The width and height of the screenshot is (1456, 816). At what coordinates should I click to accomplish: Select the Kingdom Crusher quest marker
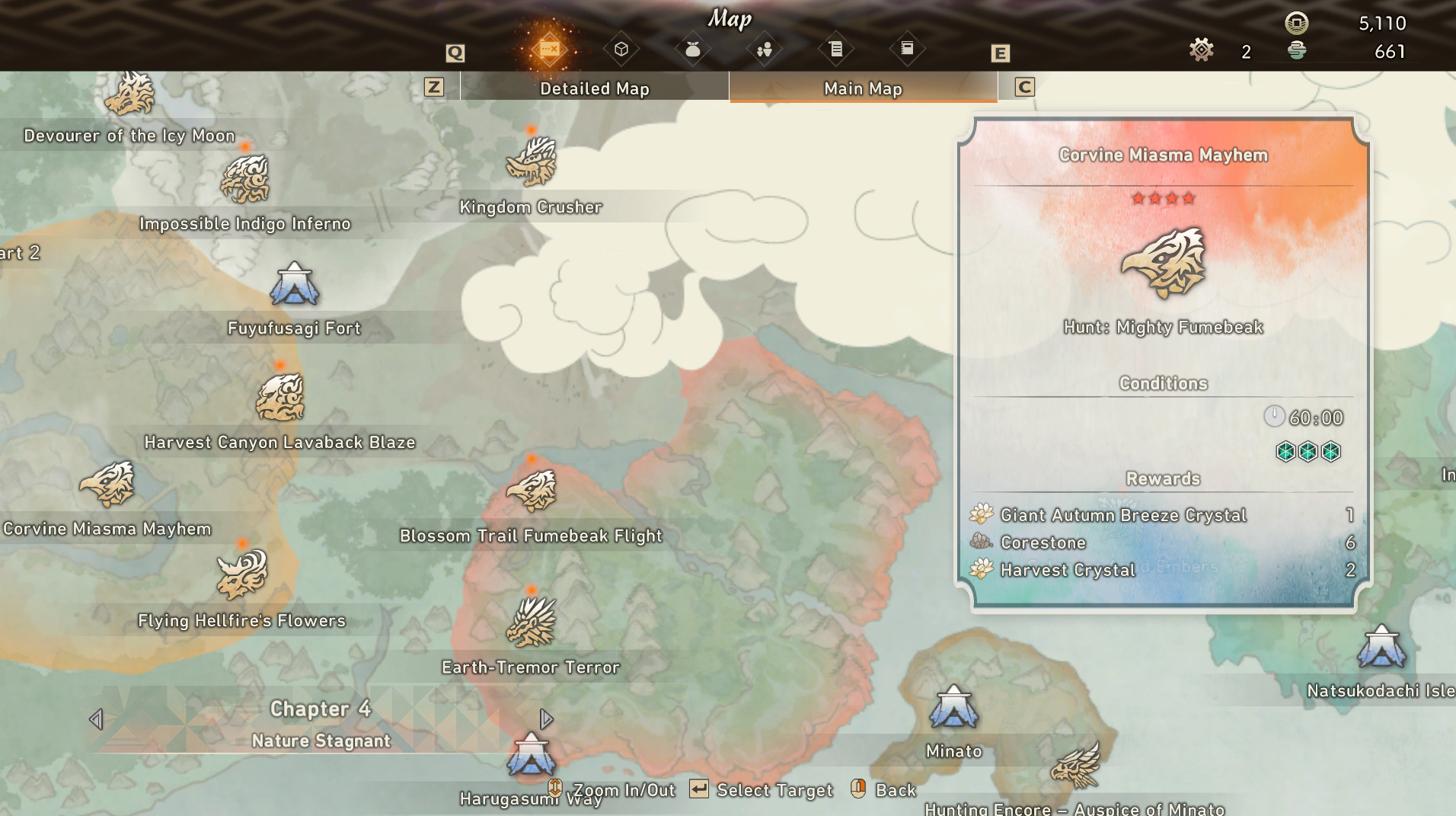pos(532,162)
